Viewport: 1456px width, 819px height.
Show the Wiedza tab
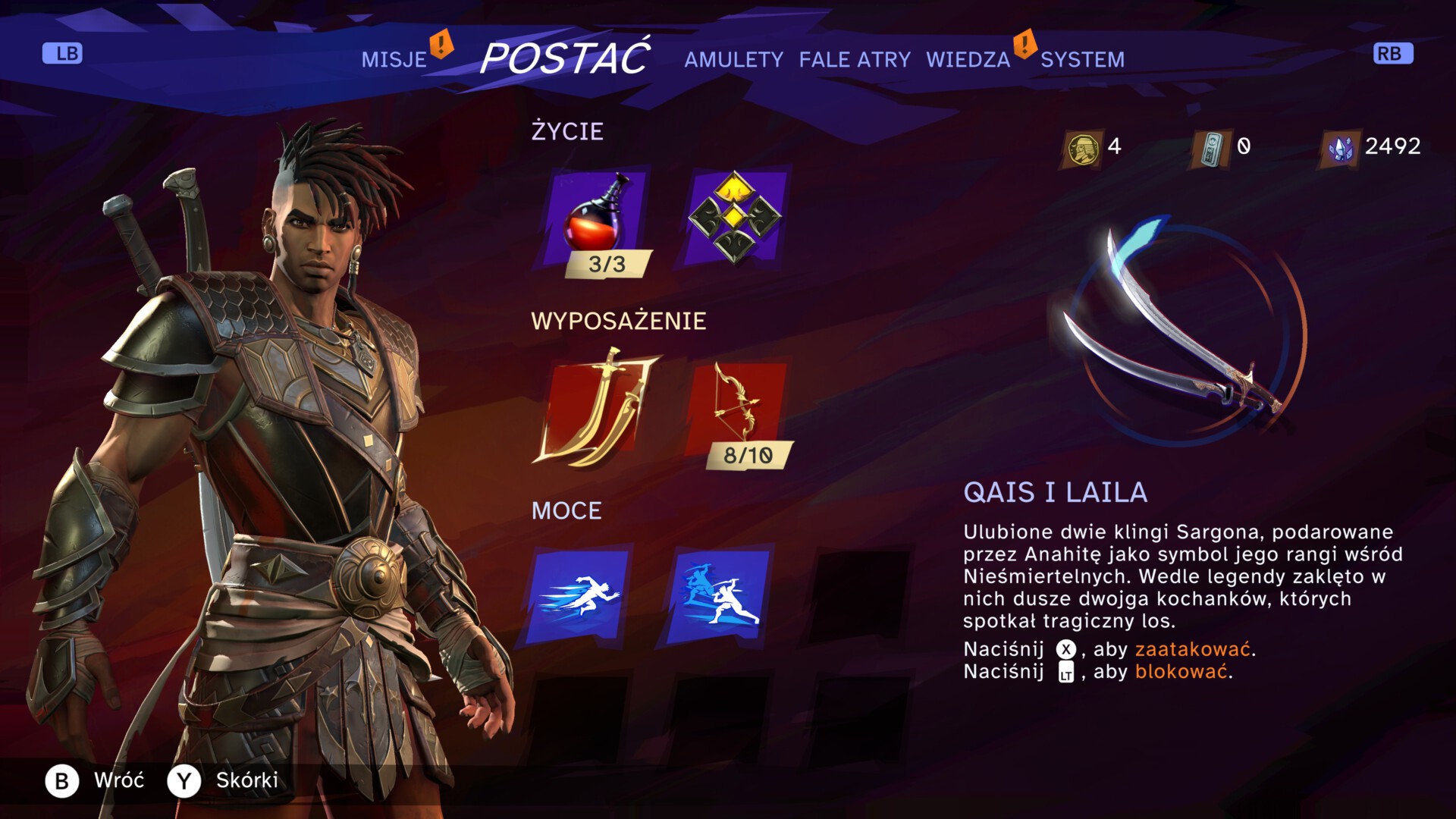[968, 60]
